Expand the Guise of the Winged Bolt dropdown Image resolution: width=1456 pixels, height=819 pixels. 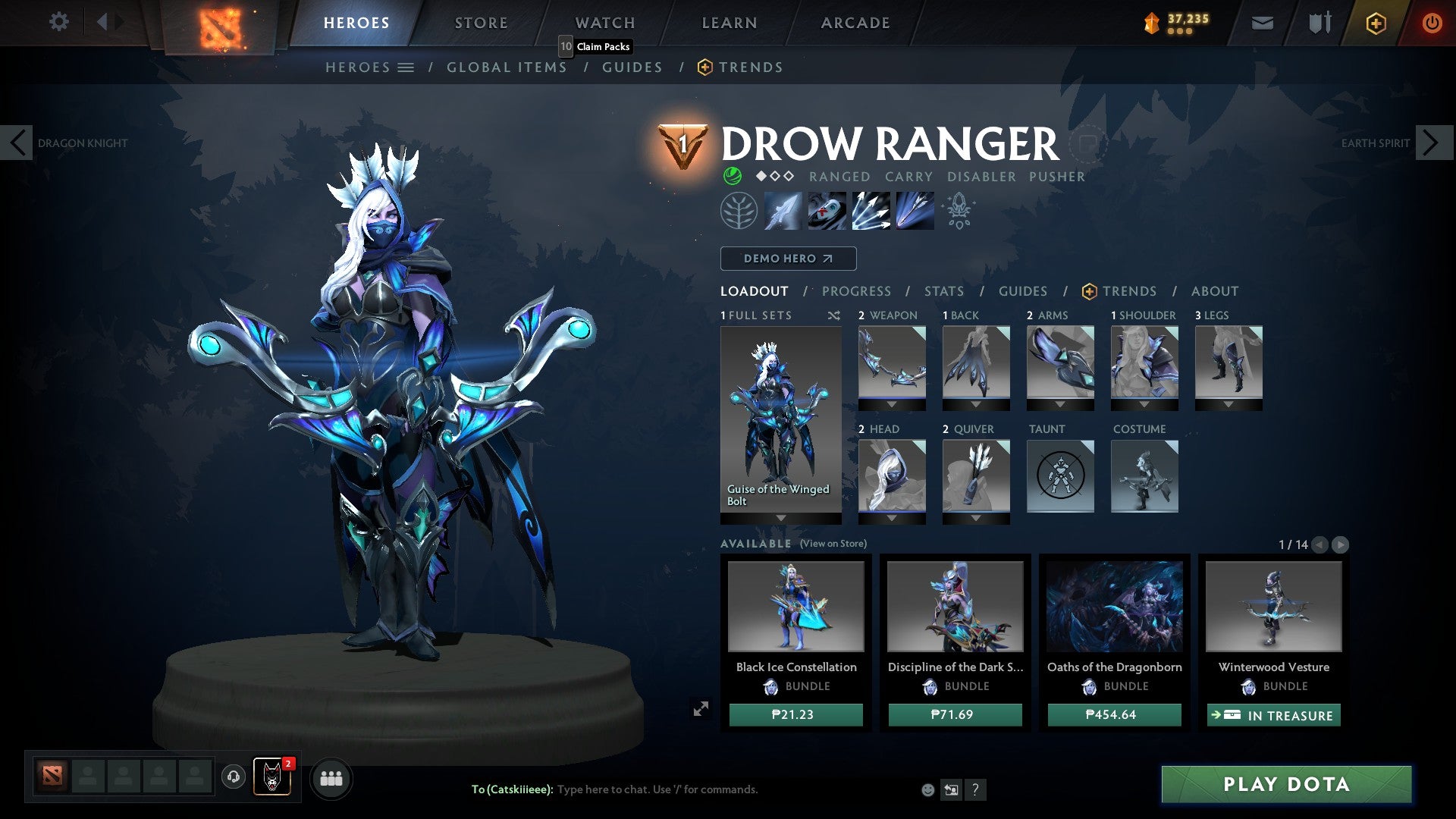782,519
